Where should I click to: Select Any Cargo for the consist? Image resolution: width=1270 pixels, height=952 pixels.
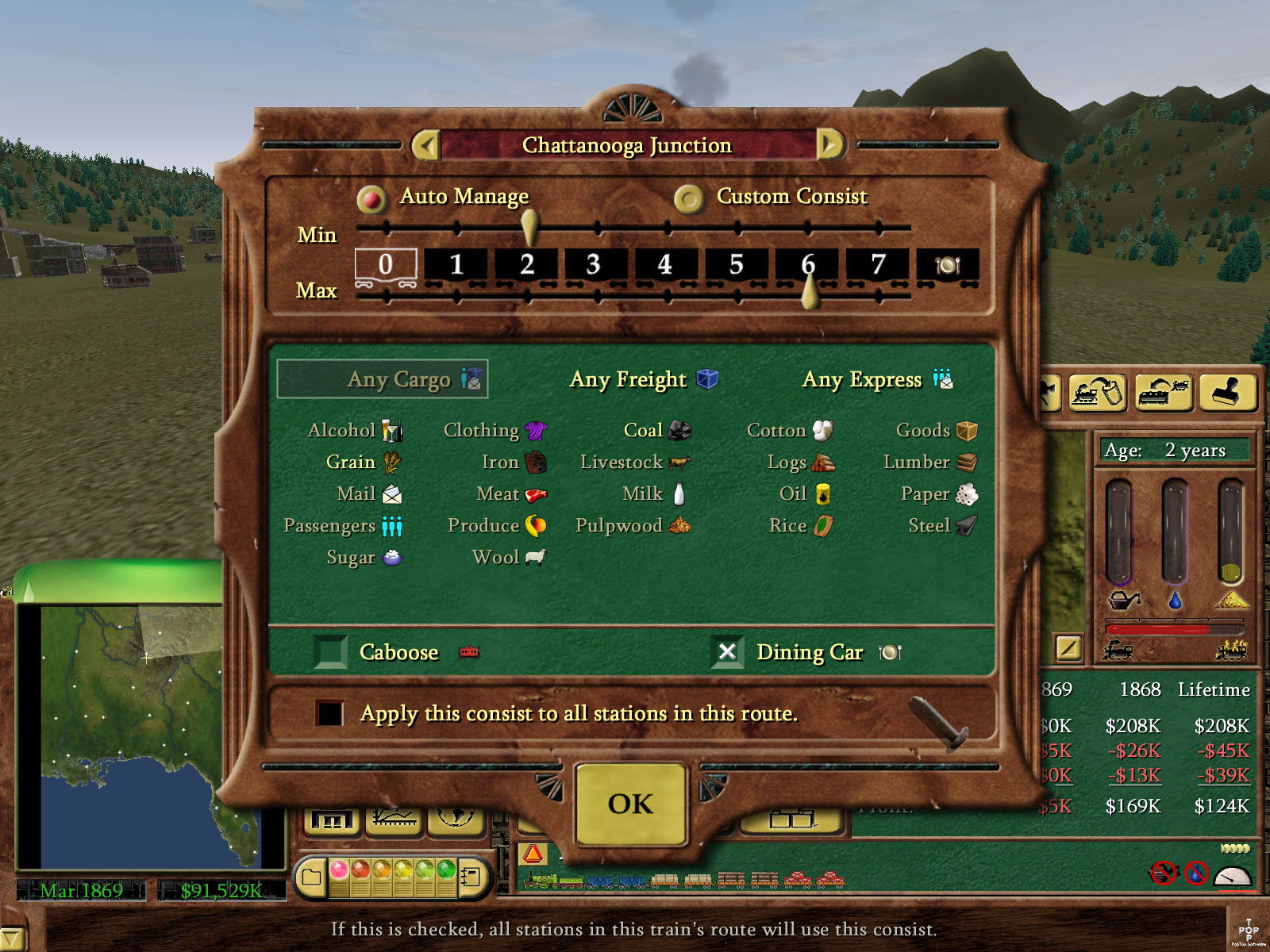pos(383,379)
